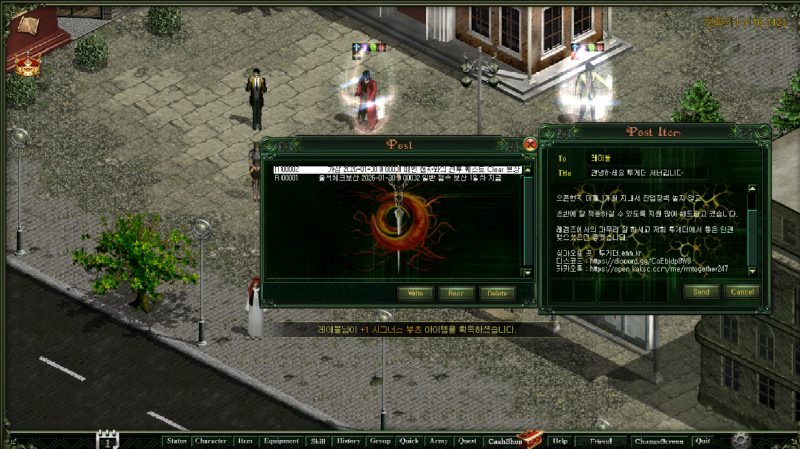Open the Character menu
Viewport: 800px width, 449px height.
pos(211,440)
